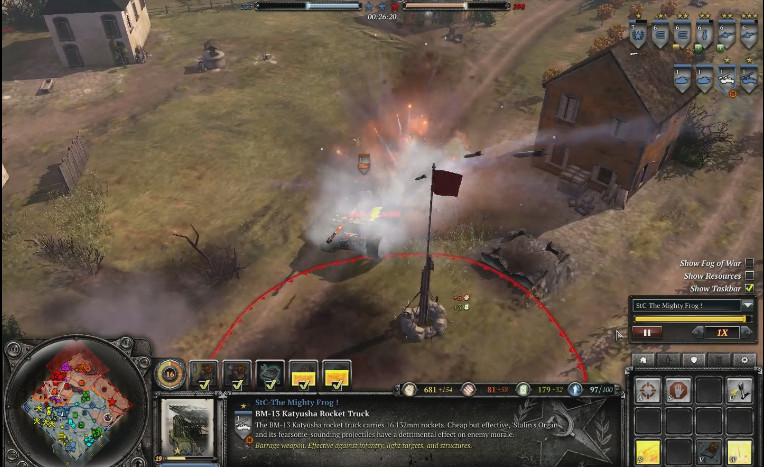Viewport: 764px width, 467px height.
Task: Toggle the Show Fog of War checkbox
Action: pos(749,263)
